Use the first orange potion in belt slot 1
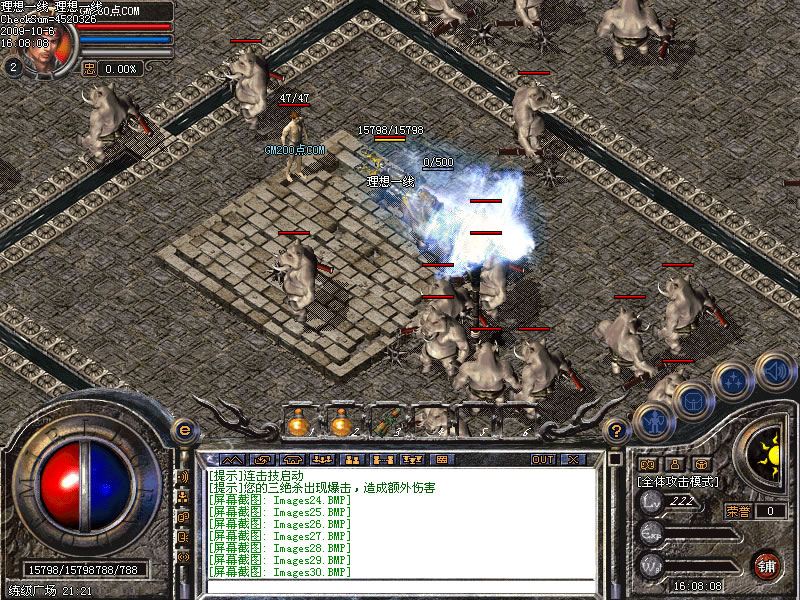Viewport: 800px width, 600px height. point(297,423)
